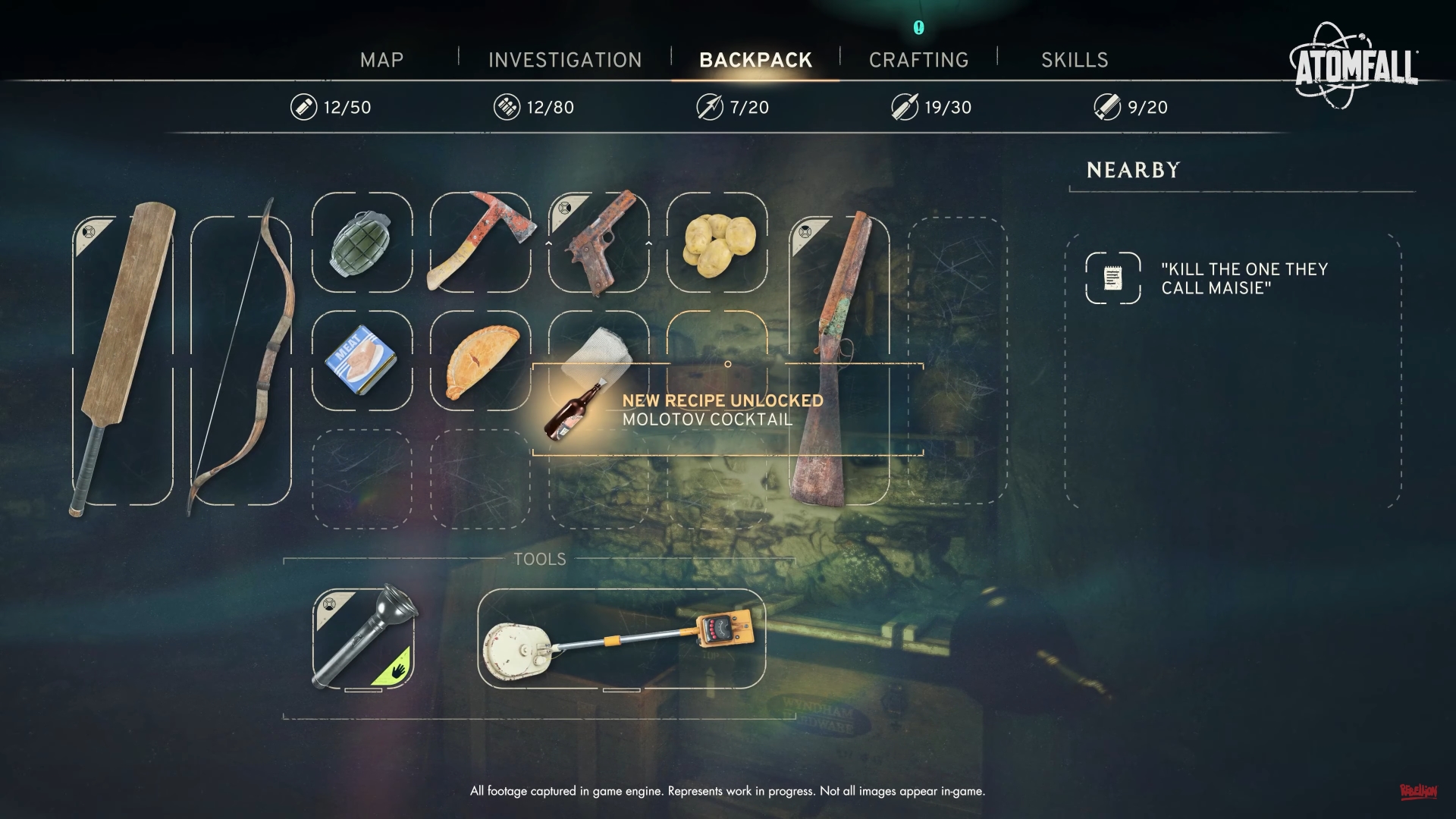Viewport: 1456px width, 819px height.
Task: Choose the rusty shotgun weapon slot
Action: 839,360
